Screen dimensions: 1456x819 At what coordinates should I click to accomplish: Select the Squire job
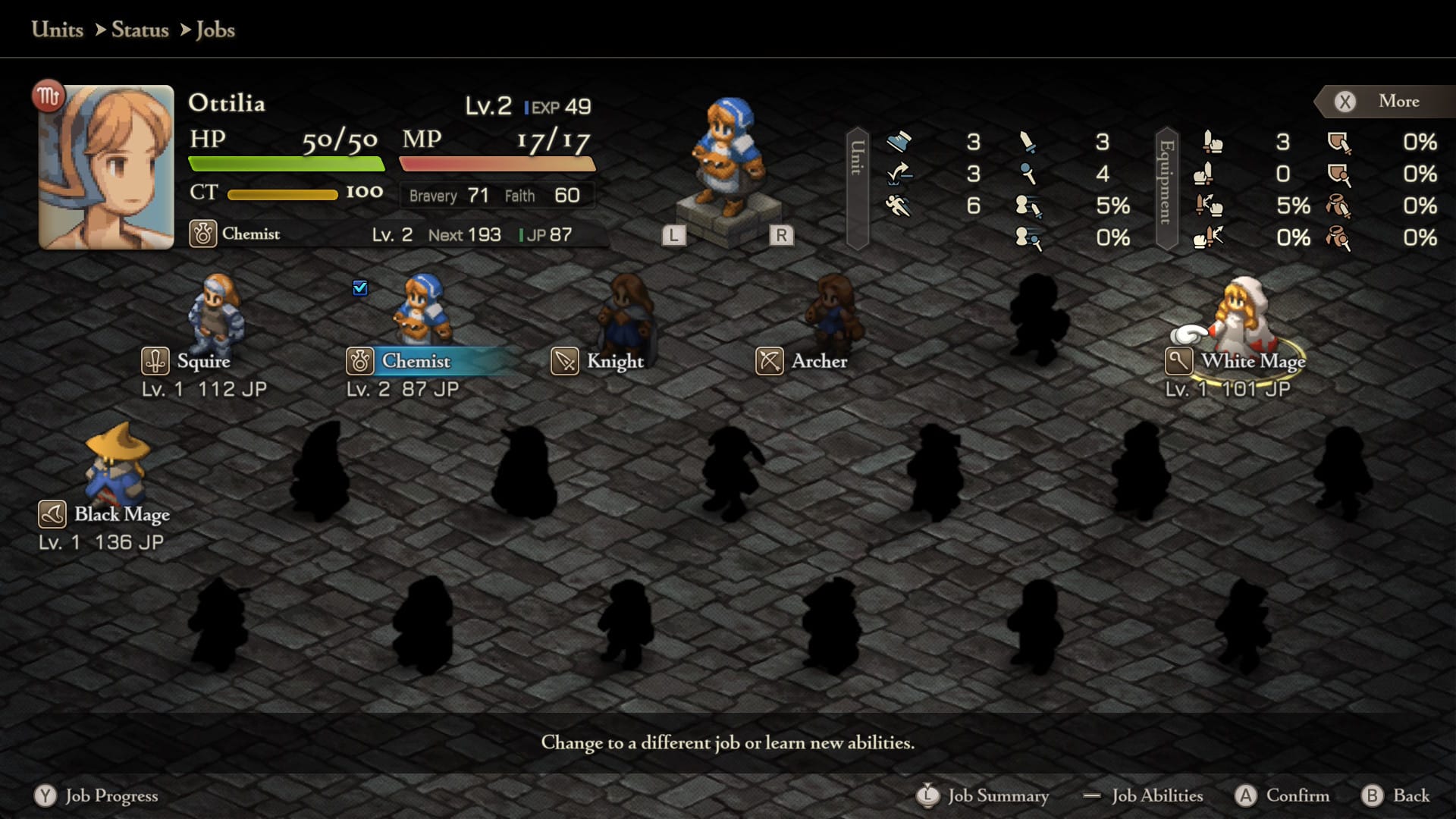coord(203,361)
